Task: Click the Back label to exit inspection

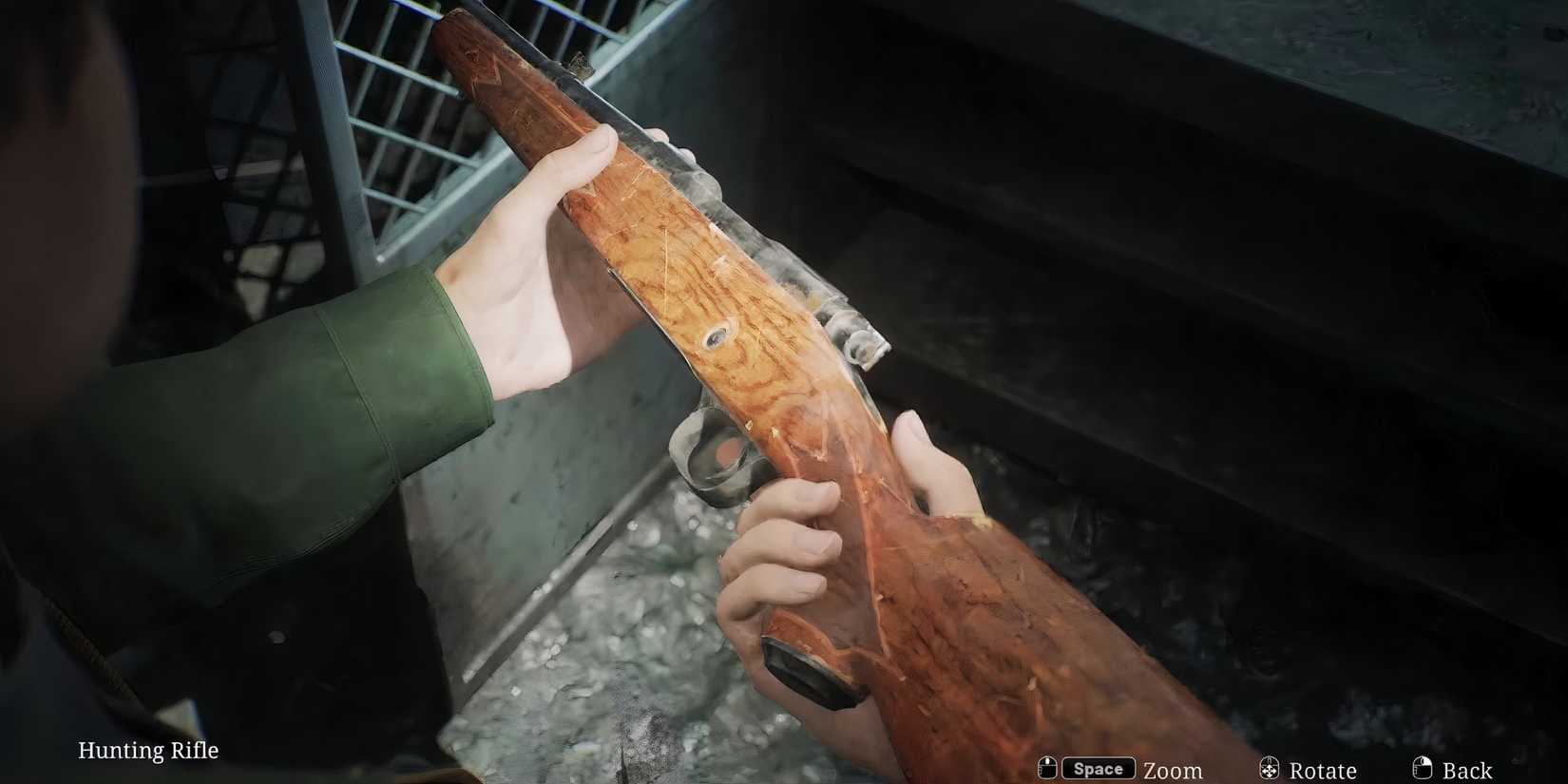Action: pyautogui.click(x=1468, y=770)
